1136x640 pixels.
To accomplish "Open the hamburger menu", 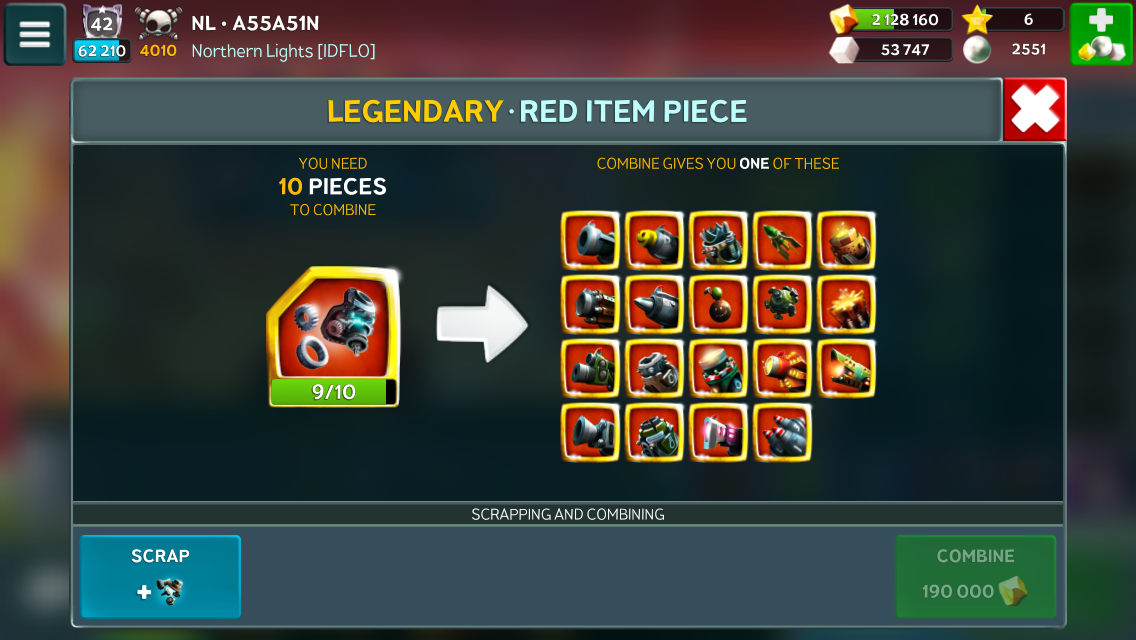I will click(35, 34).
